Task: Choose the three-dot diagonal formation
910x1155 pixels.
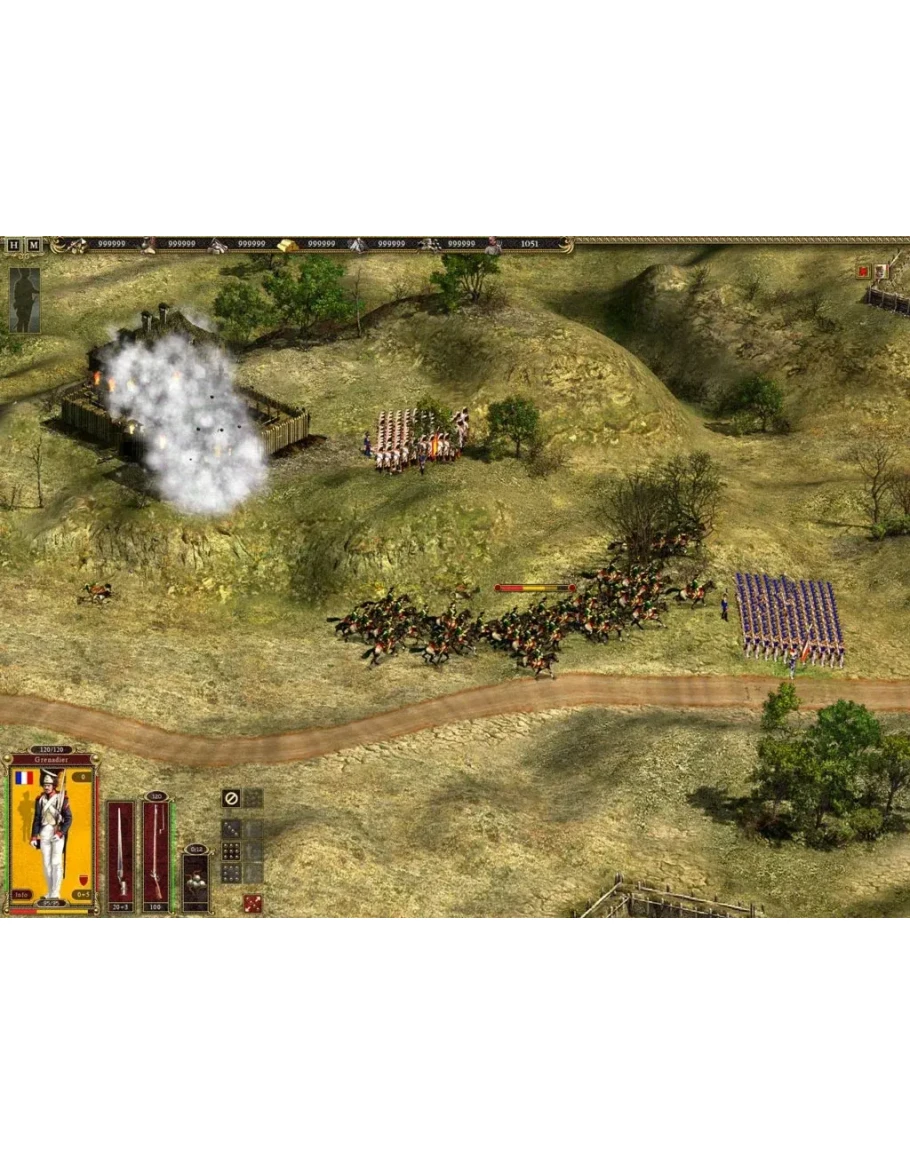Action: (231, 829)
